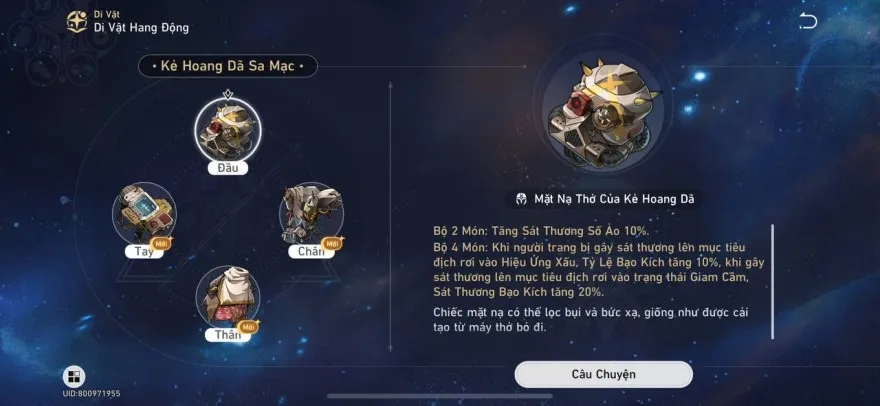The height and width of the screenshot is (406, 880).
Task: Select the Chân feet relic slot
Action: 311,213
